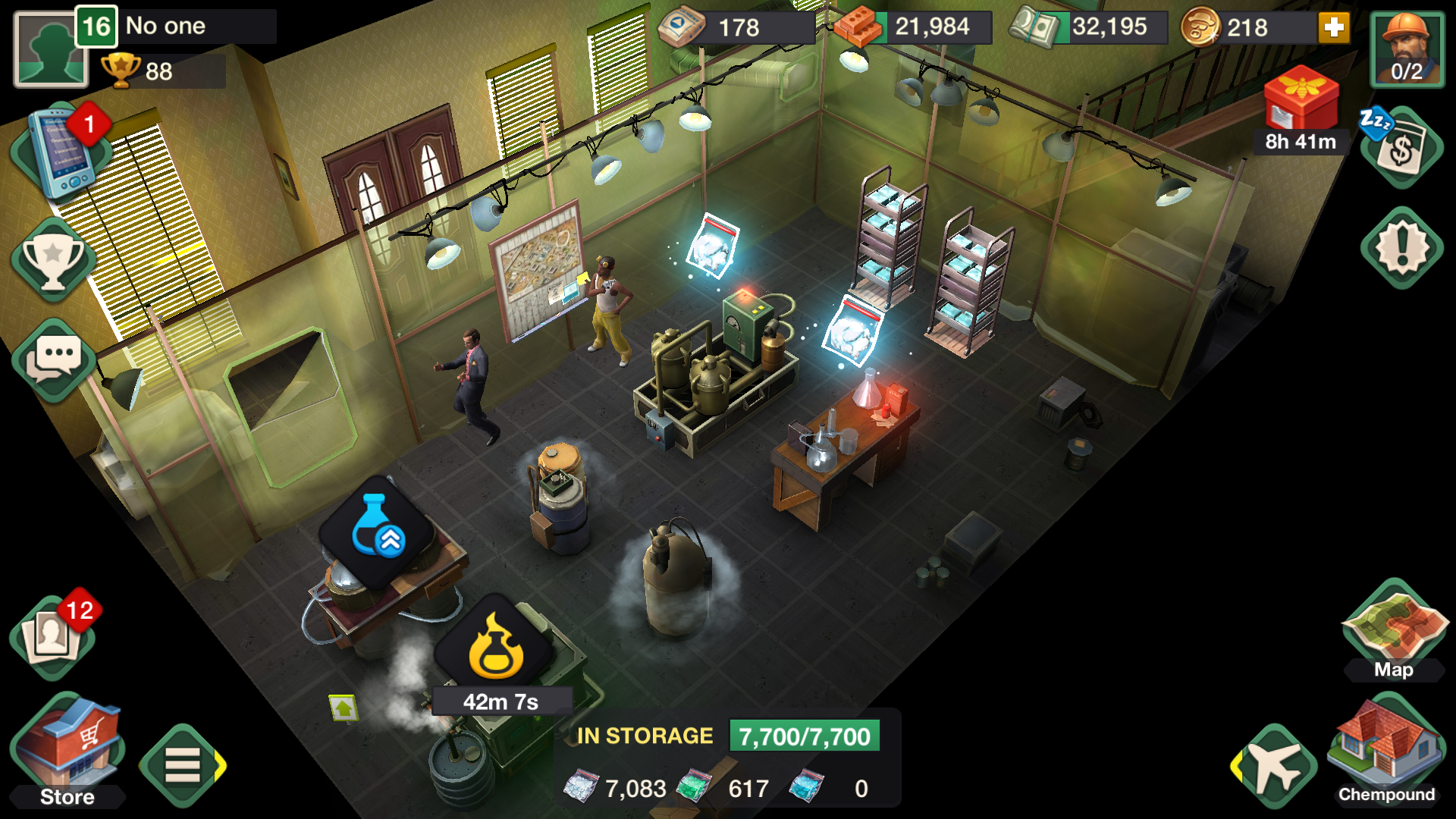This screenshot has height=819, width=1456.
Task: Go to the Chempound
Action: [x=1385, y=748]
